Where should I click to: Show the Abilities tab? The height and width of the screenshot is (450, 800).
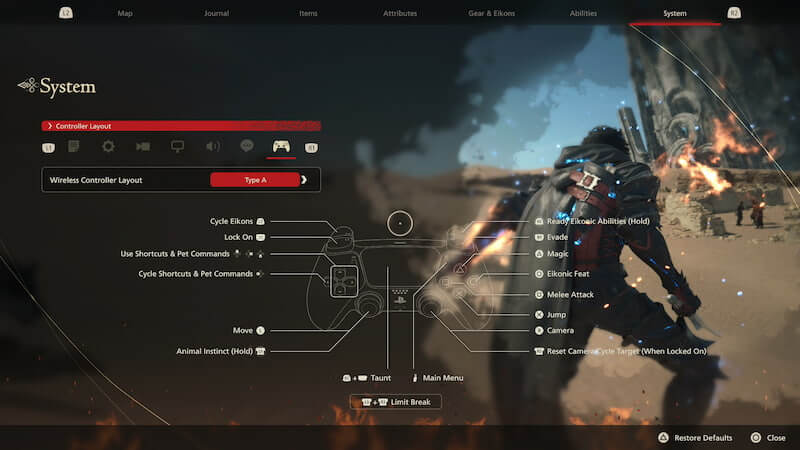583,14
